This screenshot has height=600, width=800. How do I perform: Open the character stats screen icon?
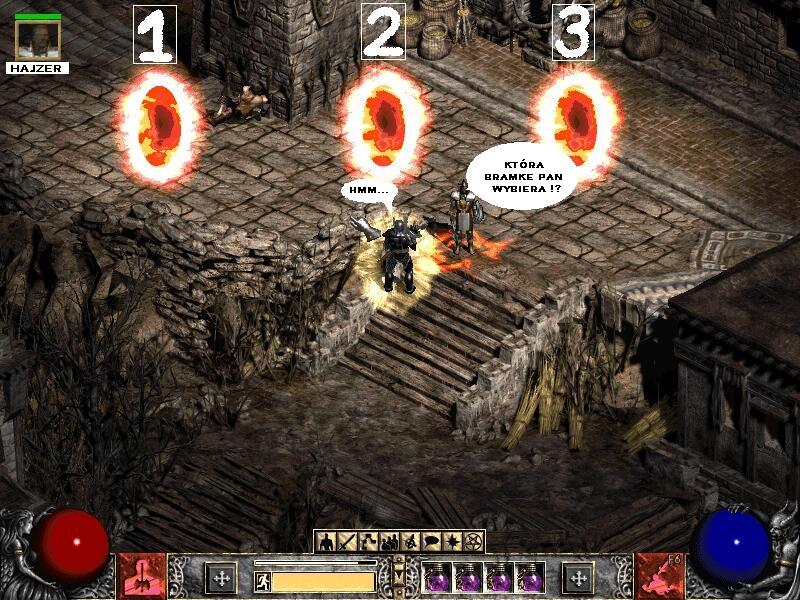click(x=326, y=542)
